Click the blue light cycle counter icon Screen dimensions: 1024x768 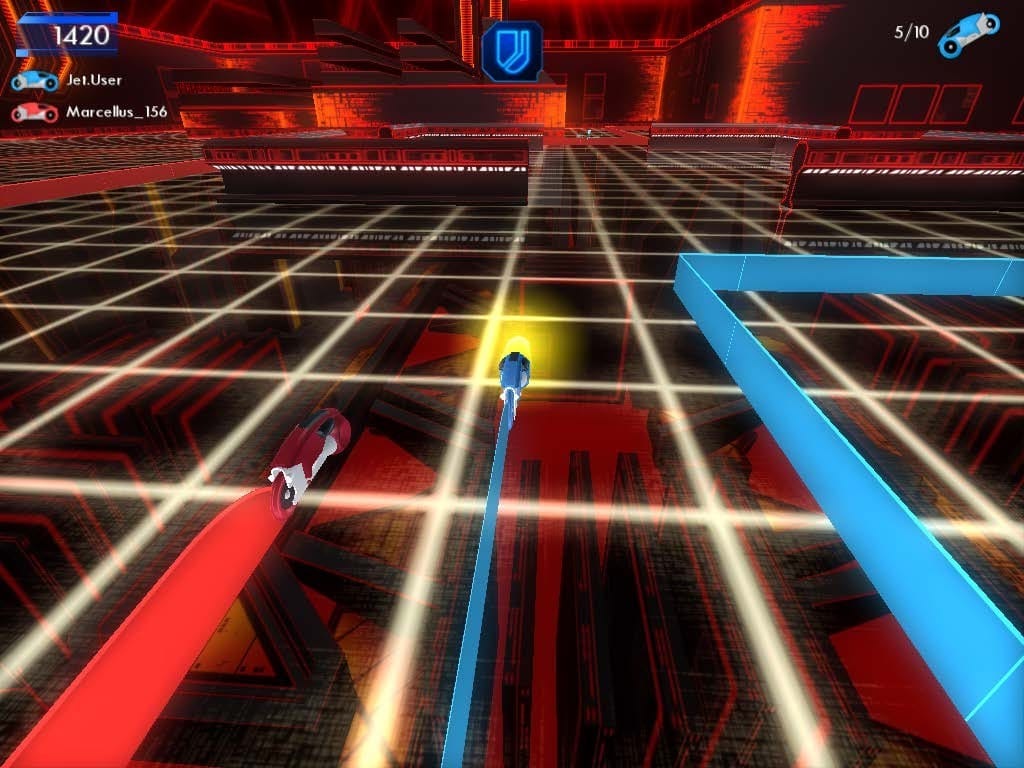970,30
